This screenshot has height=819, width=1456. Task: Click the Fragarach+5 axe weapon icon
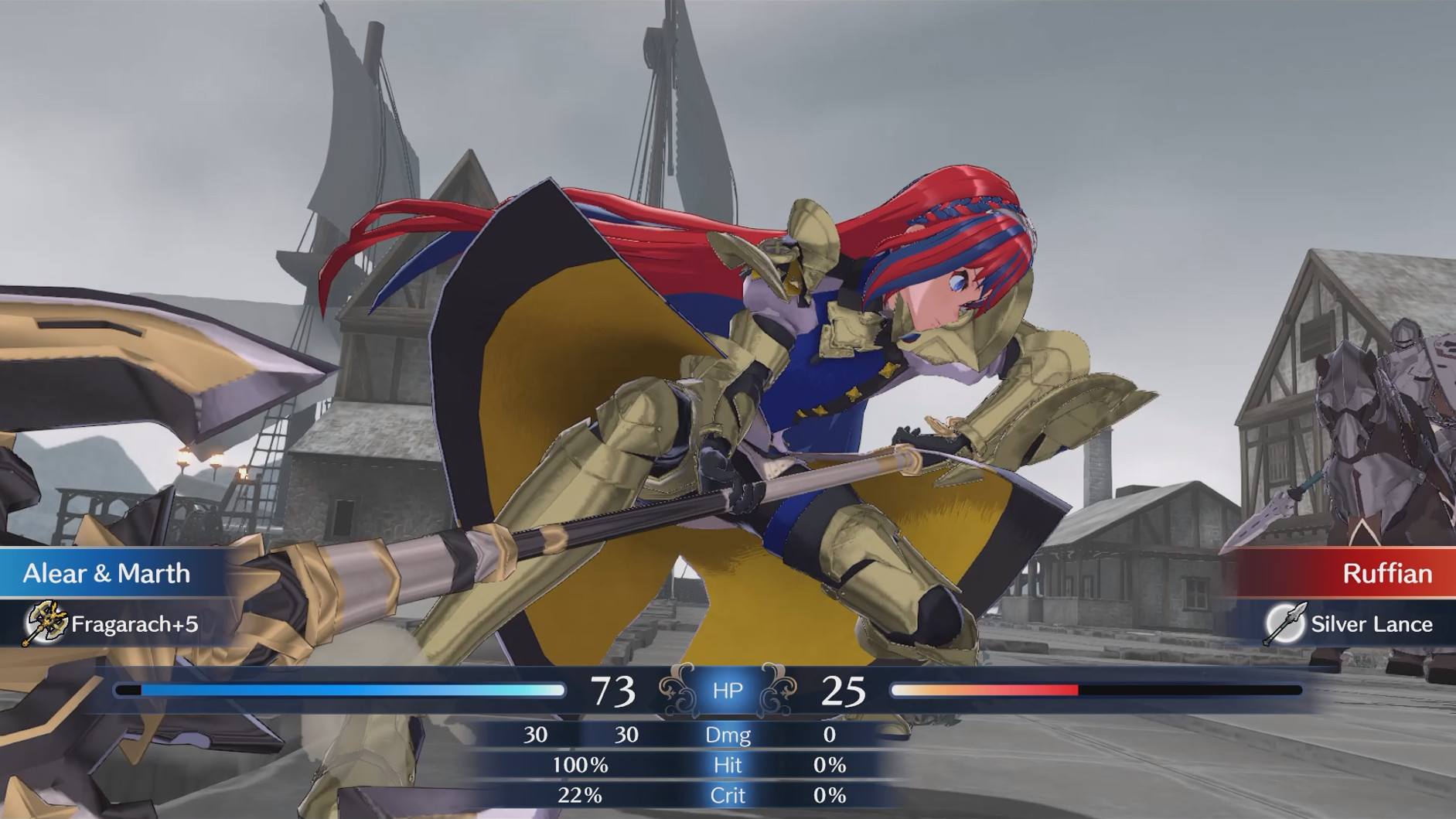[x=45, y=623]
